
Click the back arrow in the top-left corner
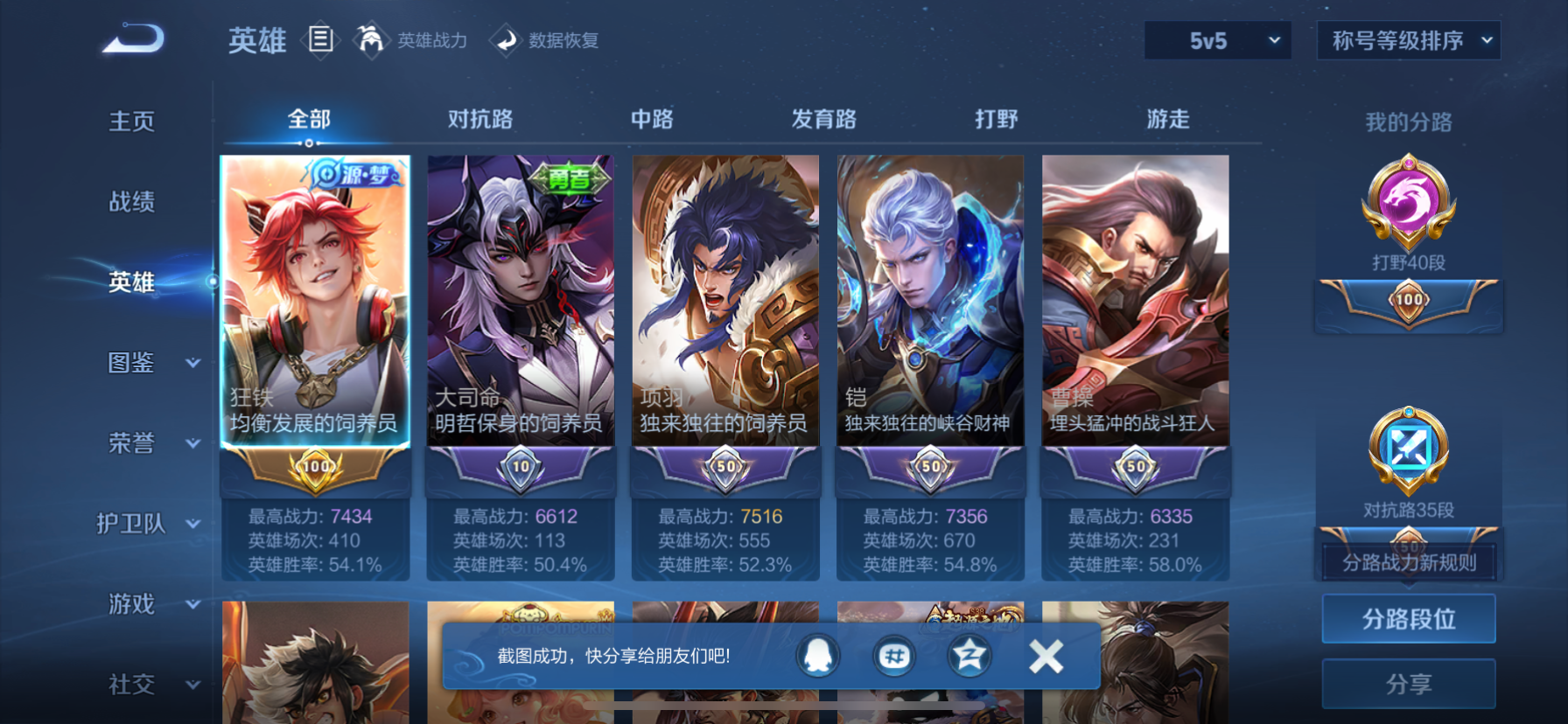click(133, 38)
